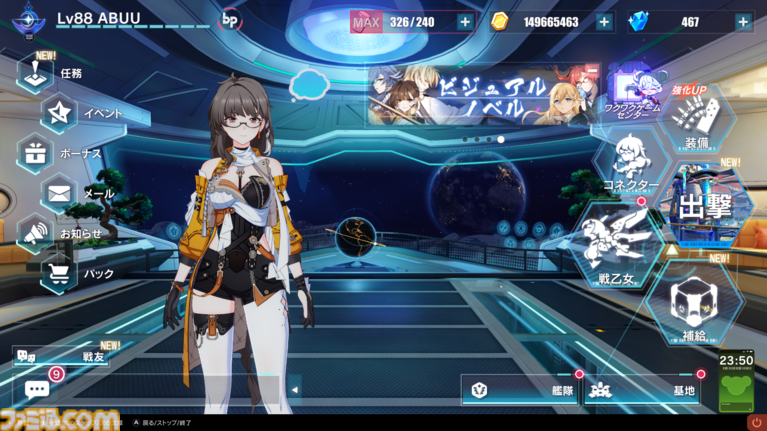
Task: Buy crystals with the plus button
Action: pos(742,21)
